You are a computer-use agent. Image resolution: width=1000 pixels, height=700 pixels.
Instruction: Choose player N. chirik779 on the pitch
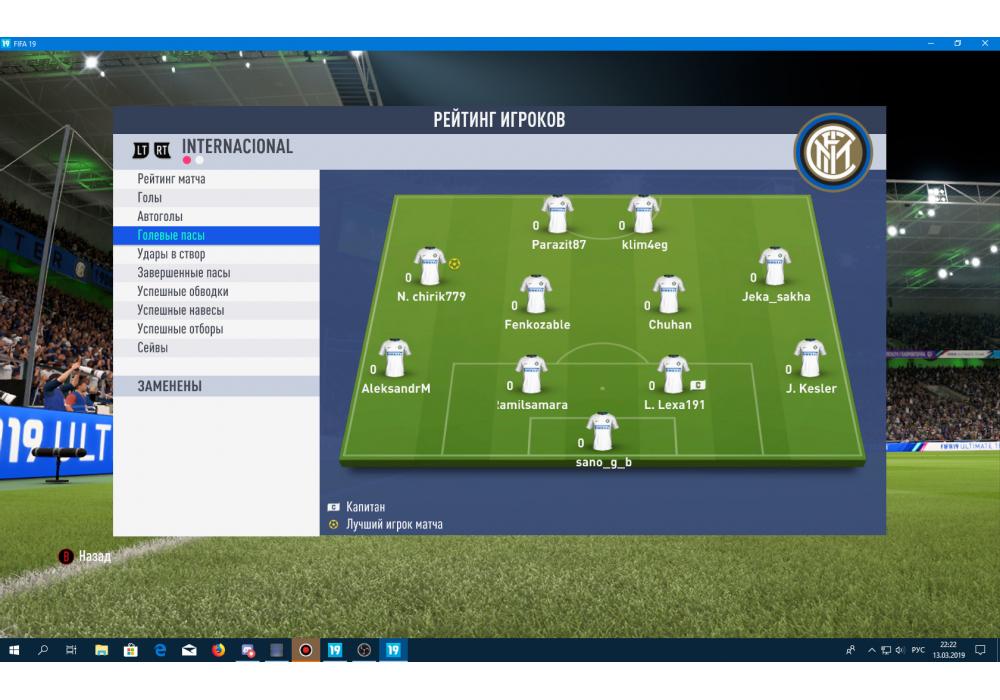(x=431, y=267)
